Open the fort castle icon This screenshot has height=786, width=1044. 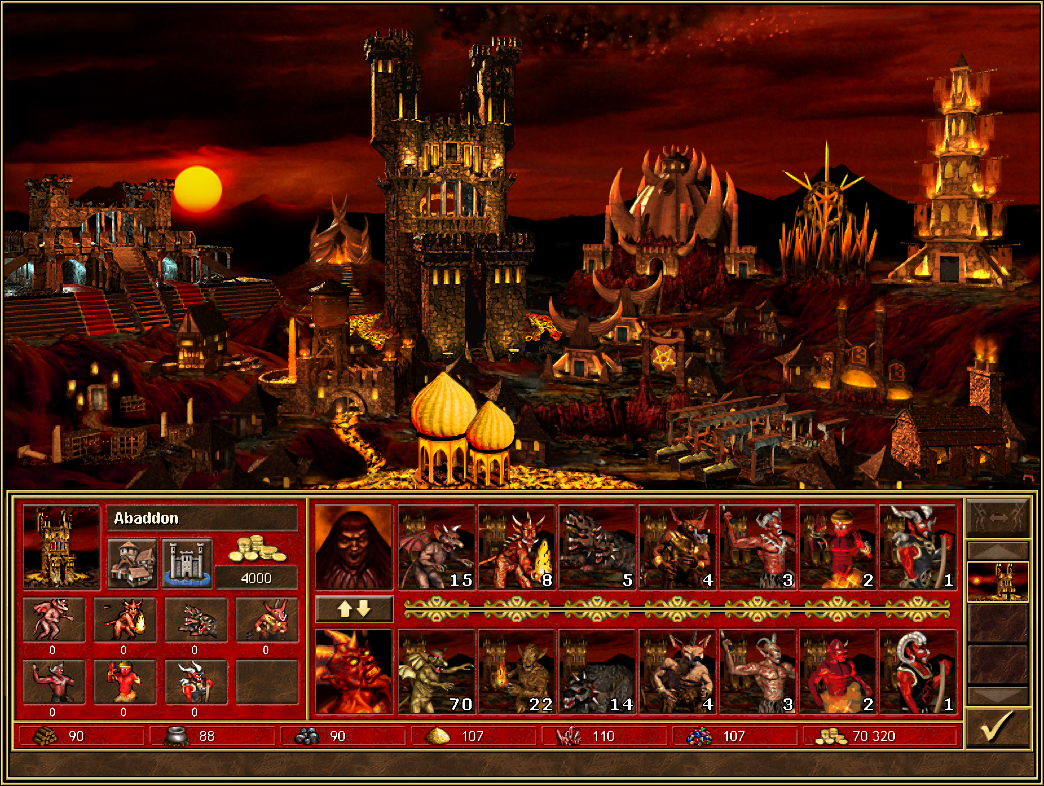coord(187,564)
